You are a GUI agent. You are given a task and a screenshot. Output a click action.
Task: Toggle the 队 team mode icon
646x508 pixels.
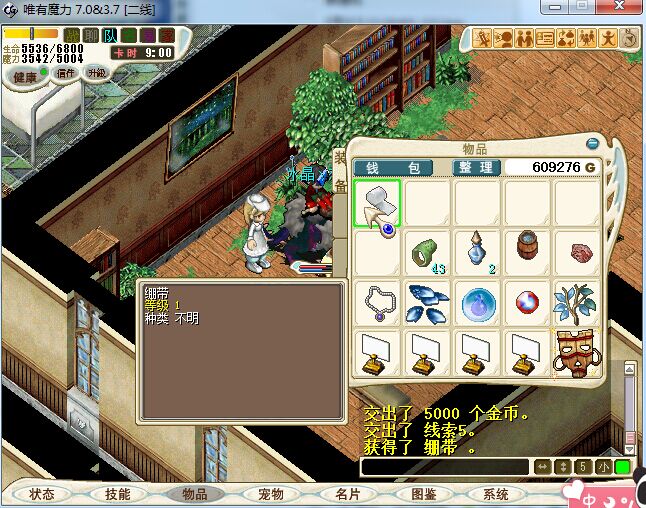click(111, 35)
